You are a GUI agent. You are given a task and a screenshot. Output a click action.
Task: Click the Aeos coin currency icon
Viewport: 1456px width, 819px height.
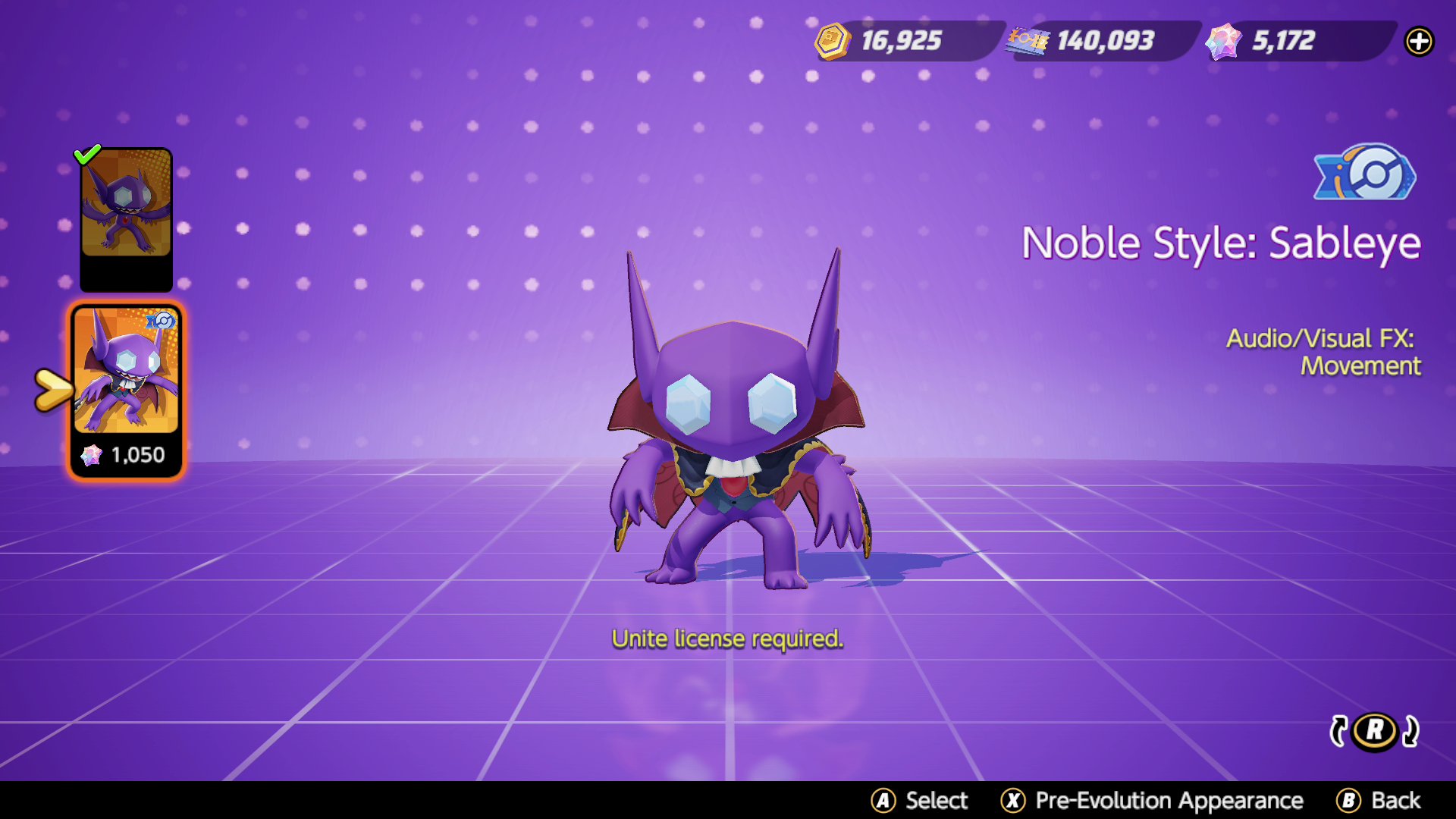(x=832, y=41)
